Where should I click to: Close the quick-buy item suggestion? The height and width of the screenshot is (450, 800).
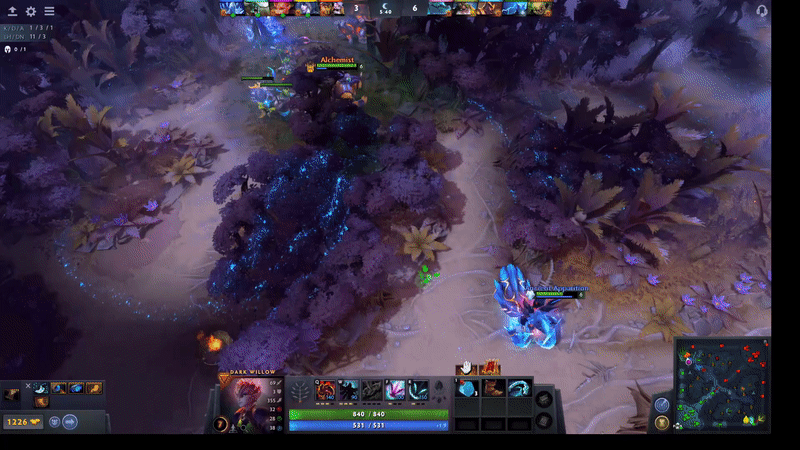tap(30, 387)
